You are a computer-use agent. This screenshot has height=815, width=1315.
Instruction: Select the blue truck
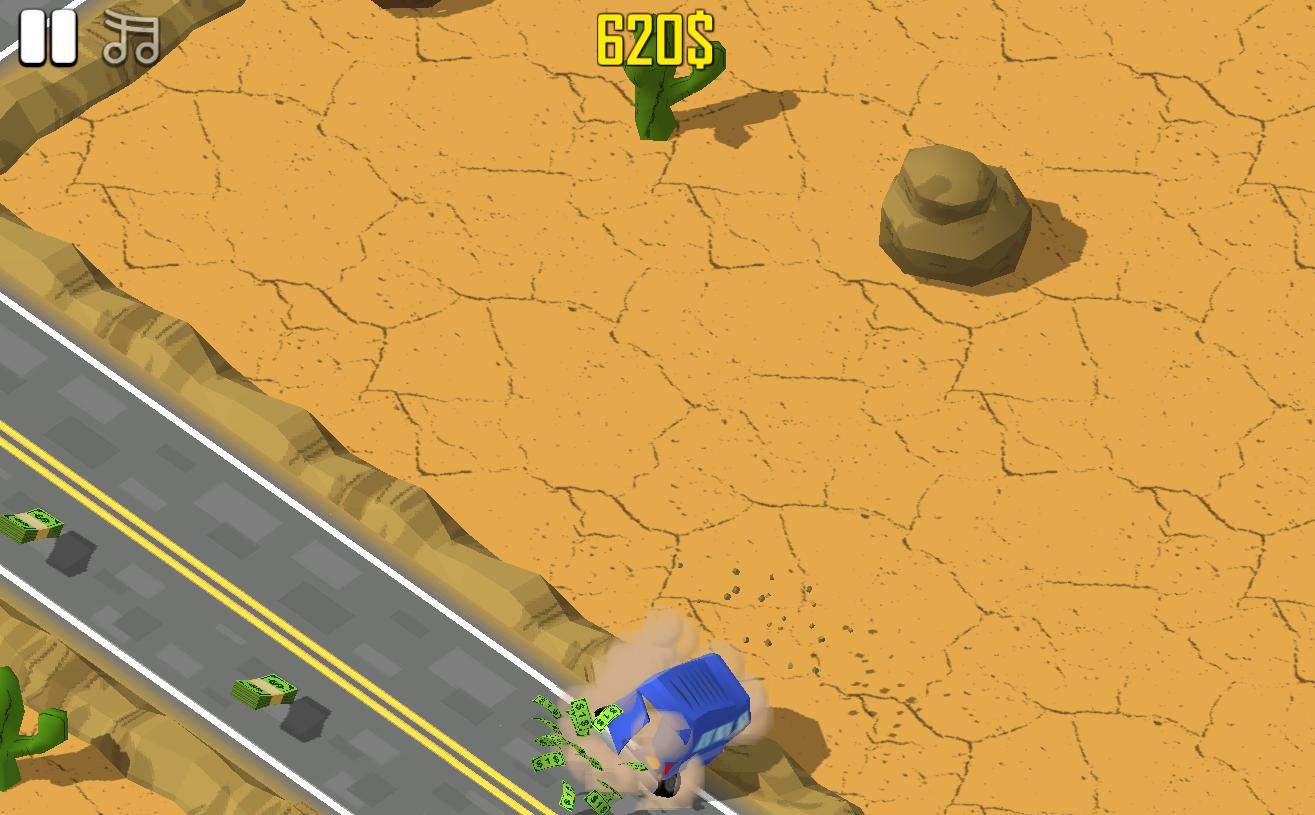[690, 710]
